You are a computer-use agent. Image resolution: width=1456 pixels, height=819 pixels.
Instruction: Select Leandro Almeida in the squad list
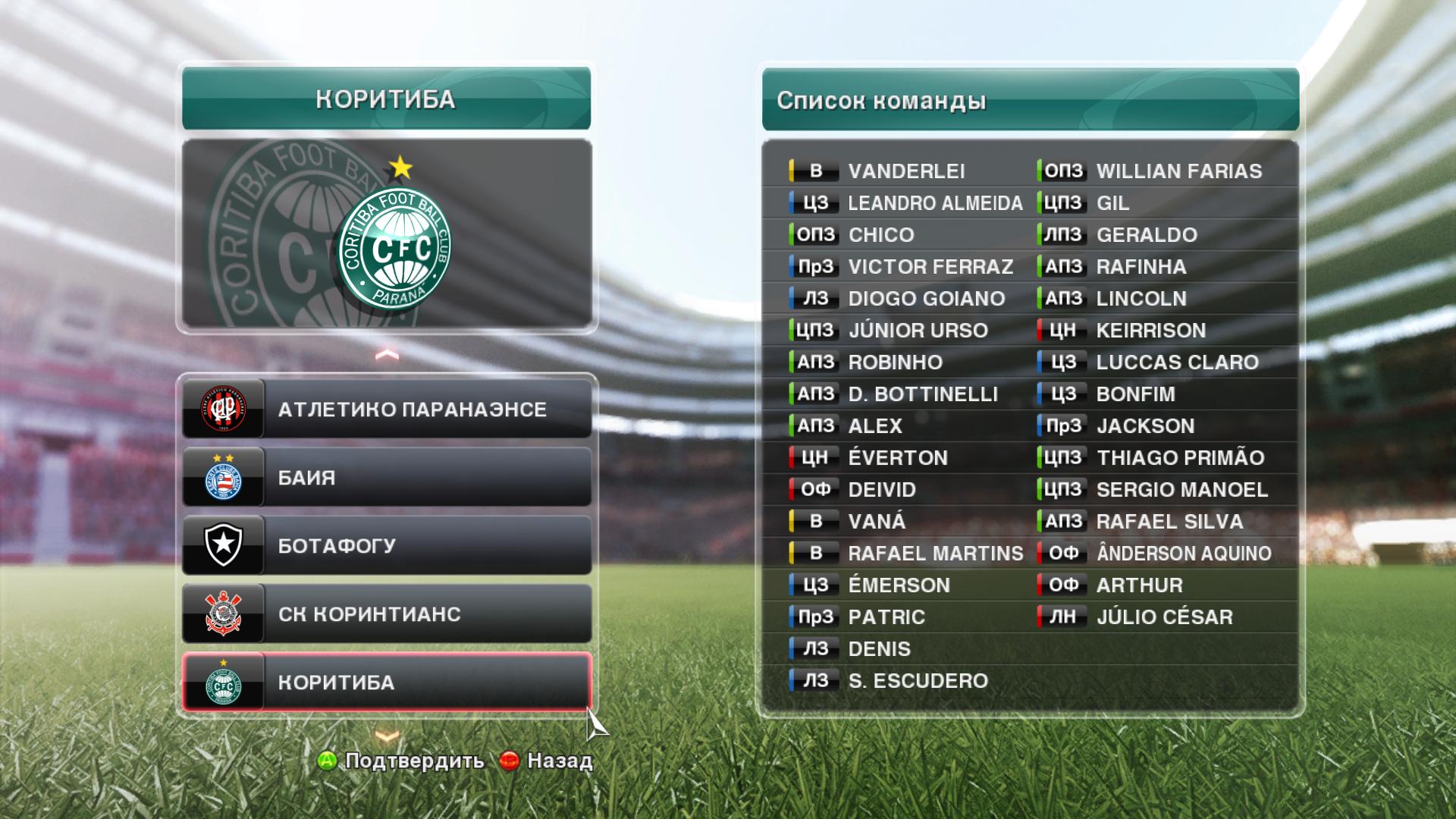click(x=934, y=203)
